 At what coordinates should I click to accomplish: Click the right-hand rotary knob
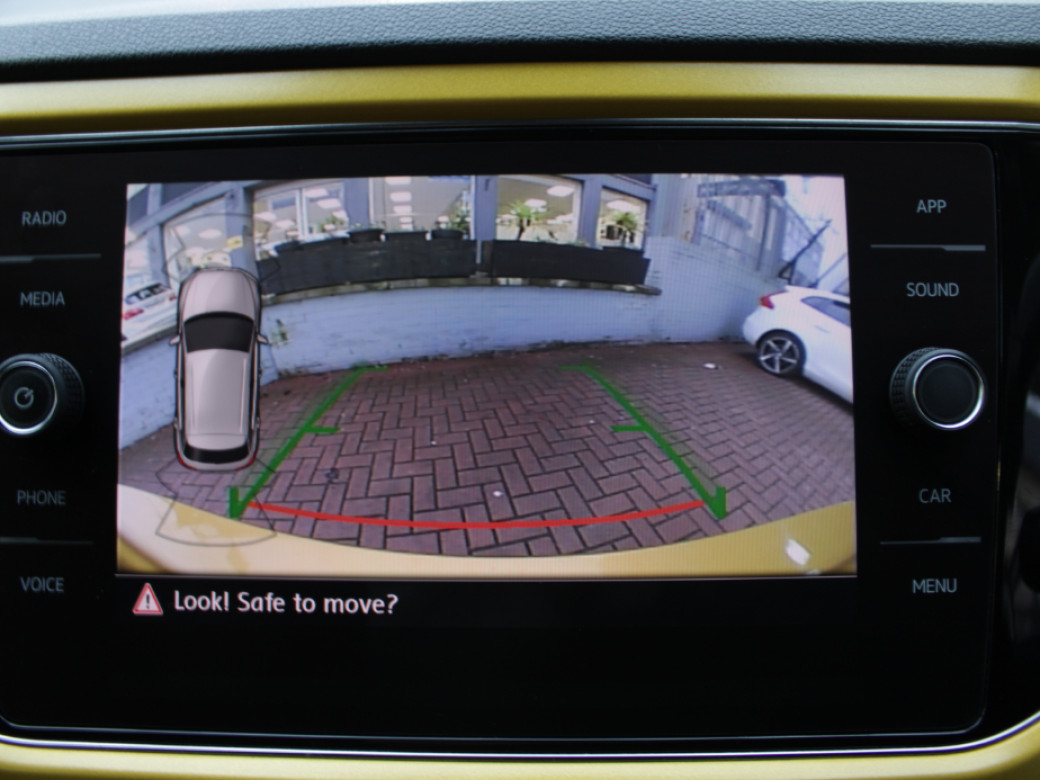937,390
